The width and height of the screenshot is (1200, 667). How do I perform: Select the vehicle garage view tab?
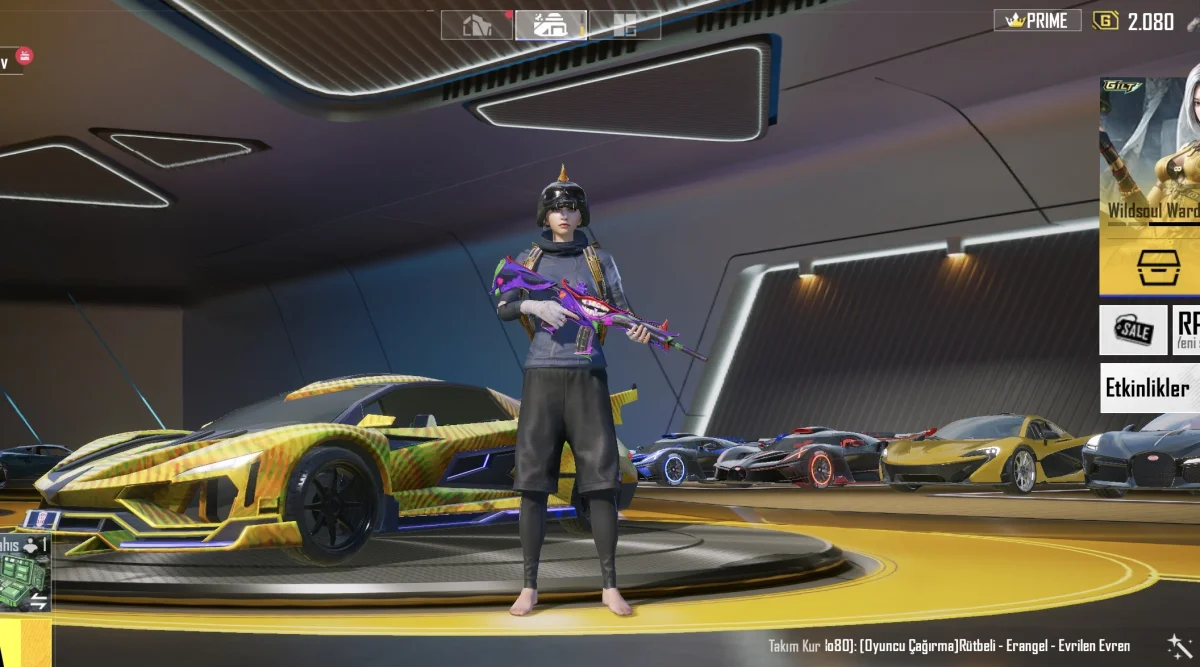click(x=551, y=25)
